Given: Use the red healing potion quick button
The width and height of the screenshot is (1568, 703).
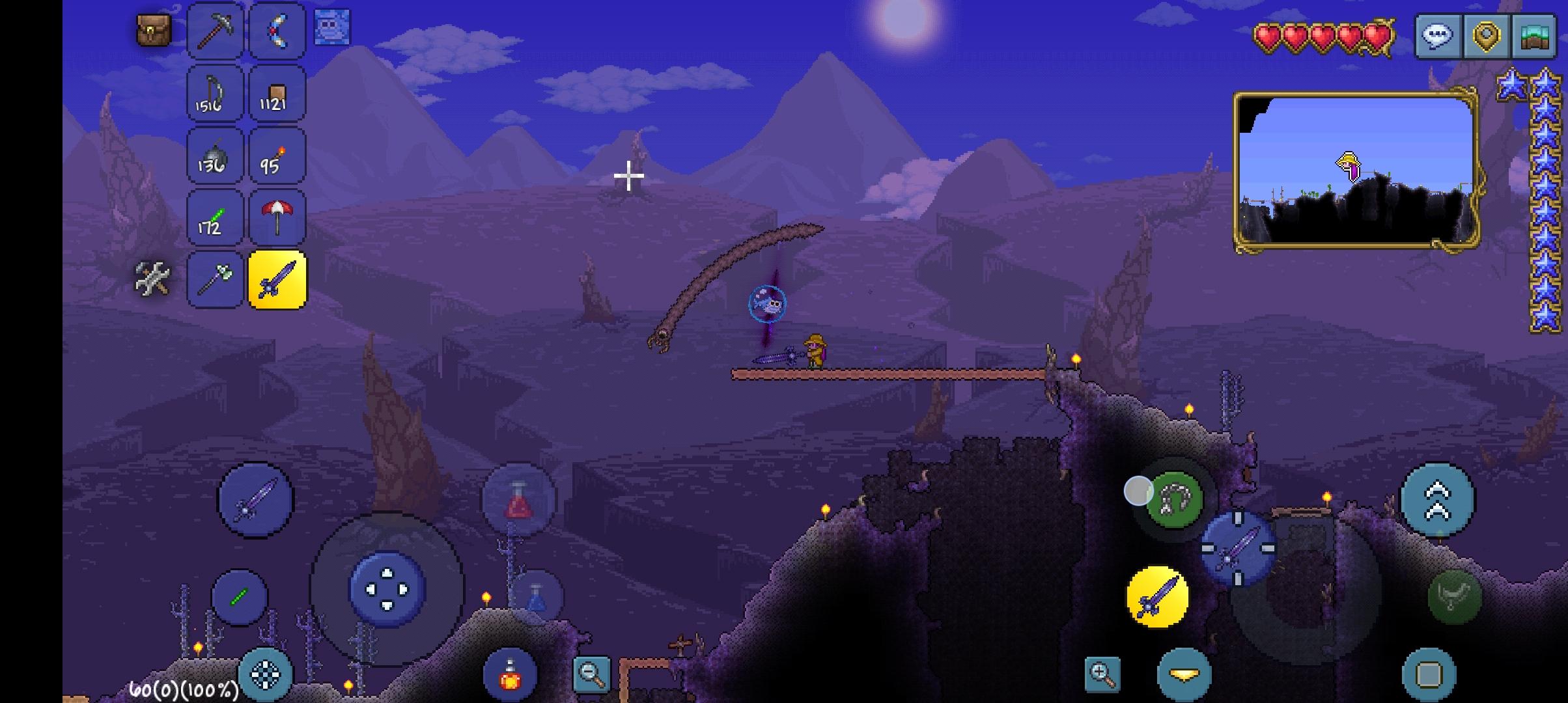Looking at the screenshot, I should pos(518,500).
